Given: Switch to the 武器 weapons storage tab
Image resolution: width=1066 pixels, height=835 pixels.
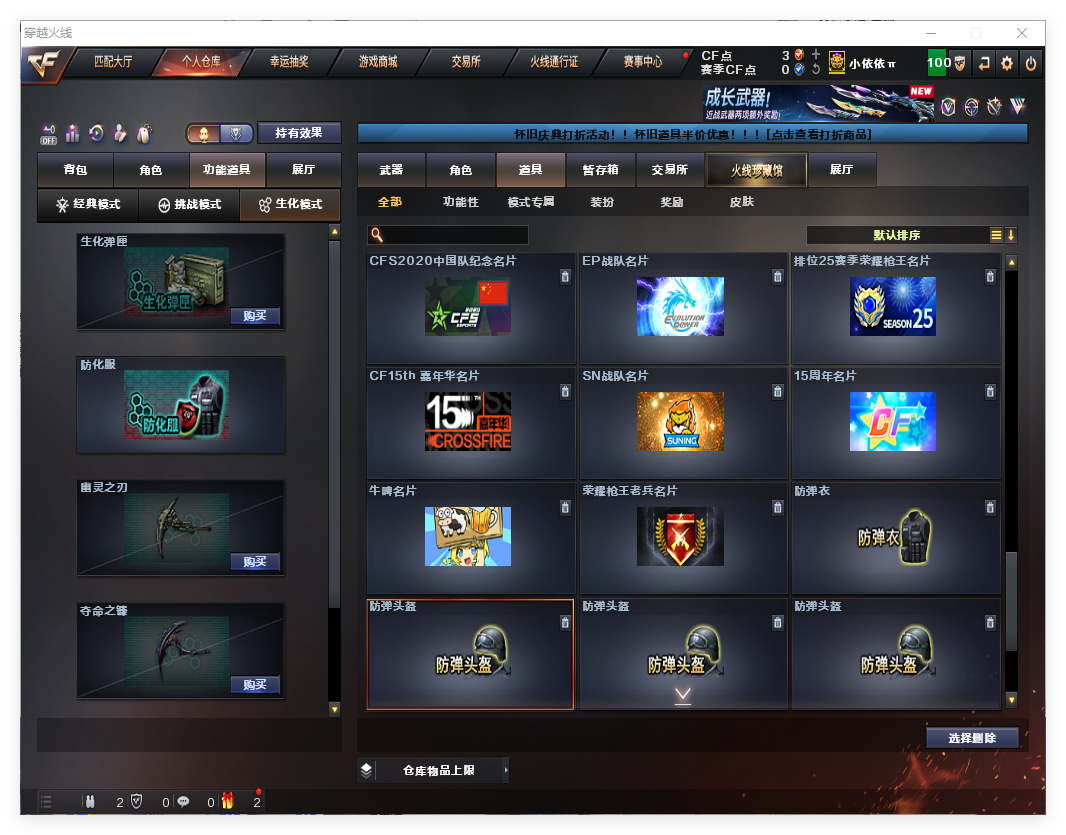Looking at the screenshot, I should tap(391, 170).
